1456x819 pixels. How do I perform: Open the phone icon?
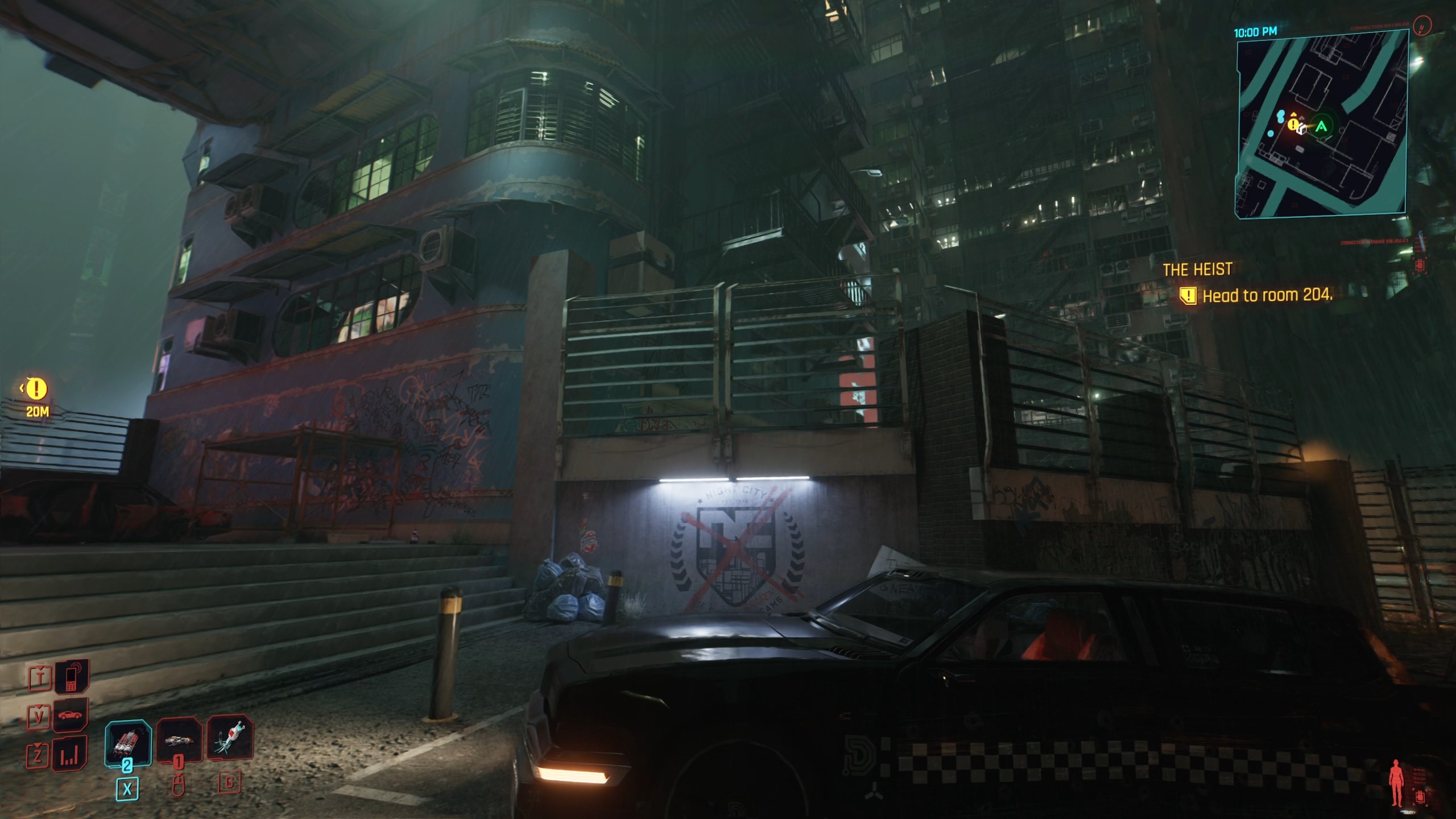pos(72,676)
